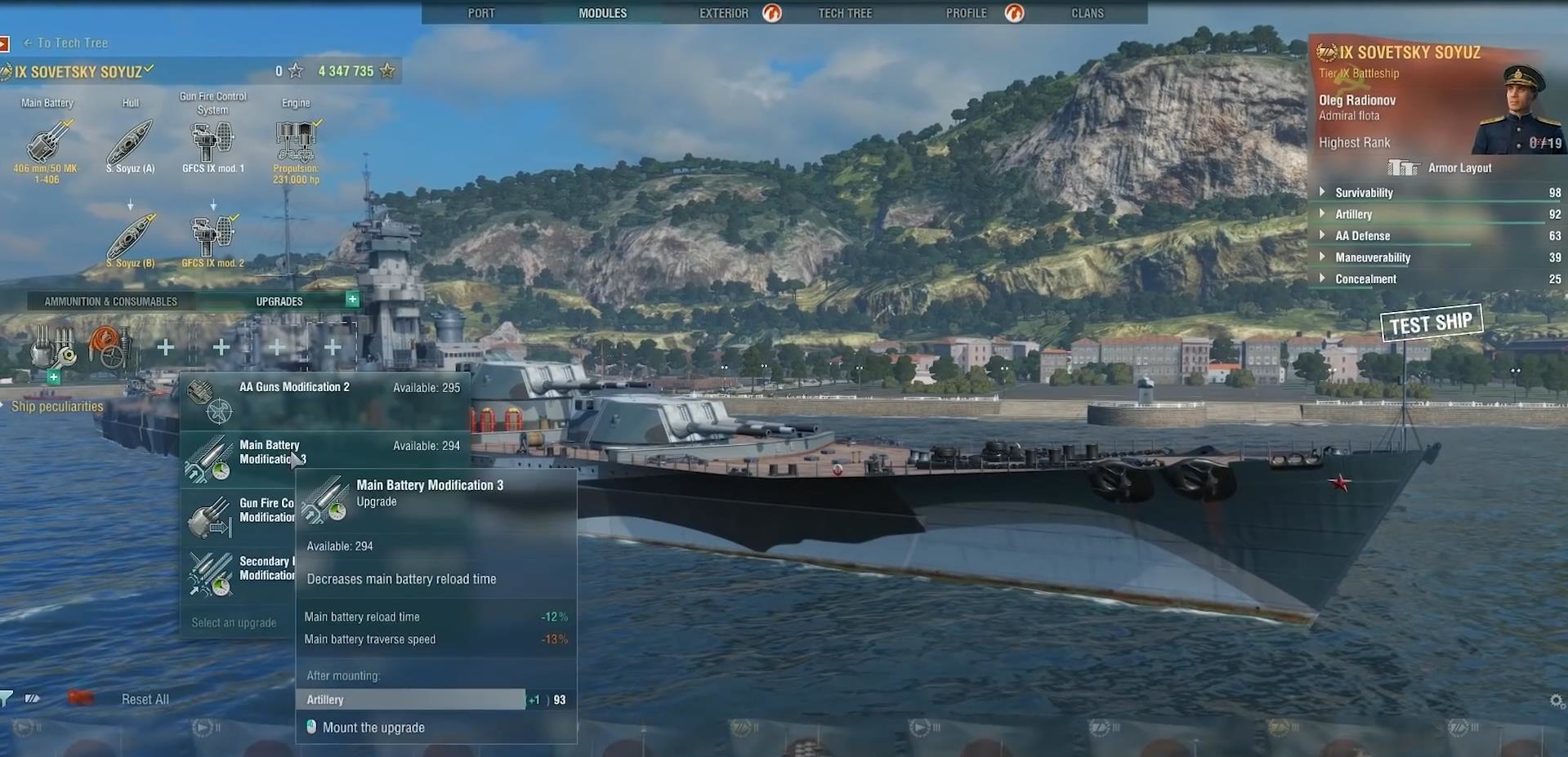Open the Exterior tab

(x=723, y=13)
